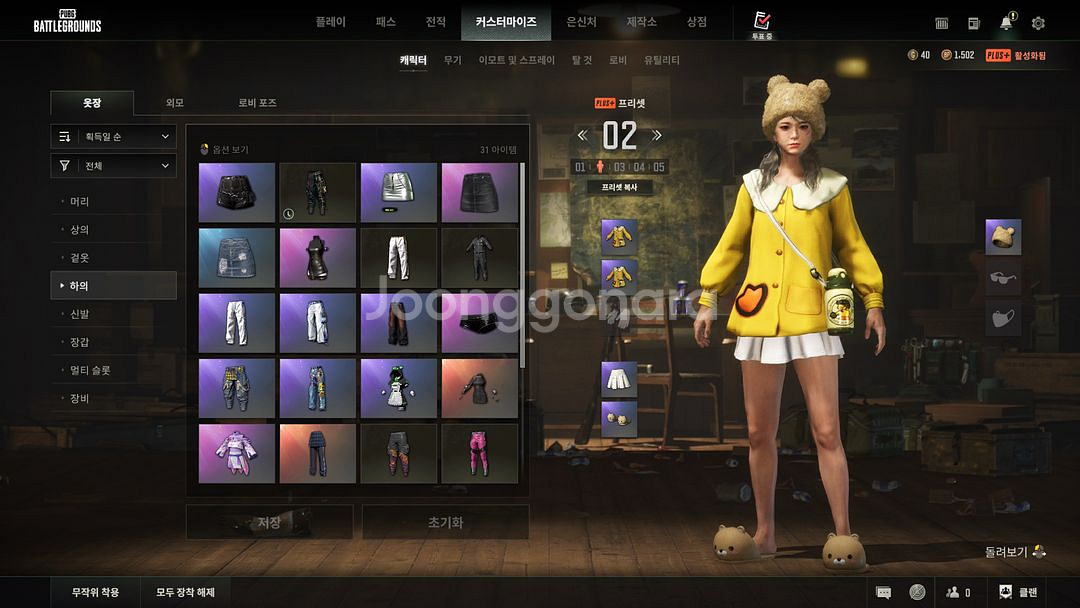Switch to the 무기 (Weapons) subtab
The width and height of the screenshot is (1080, 608).
[453, 60]
